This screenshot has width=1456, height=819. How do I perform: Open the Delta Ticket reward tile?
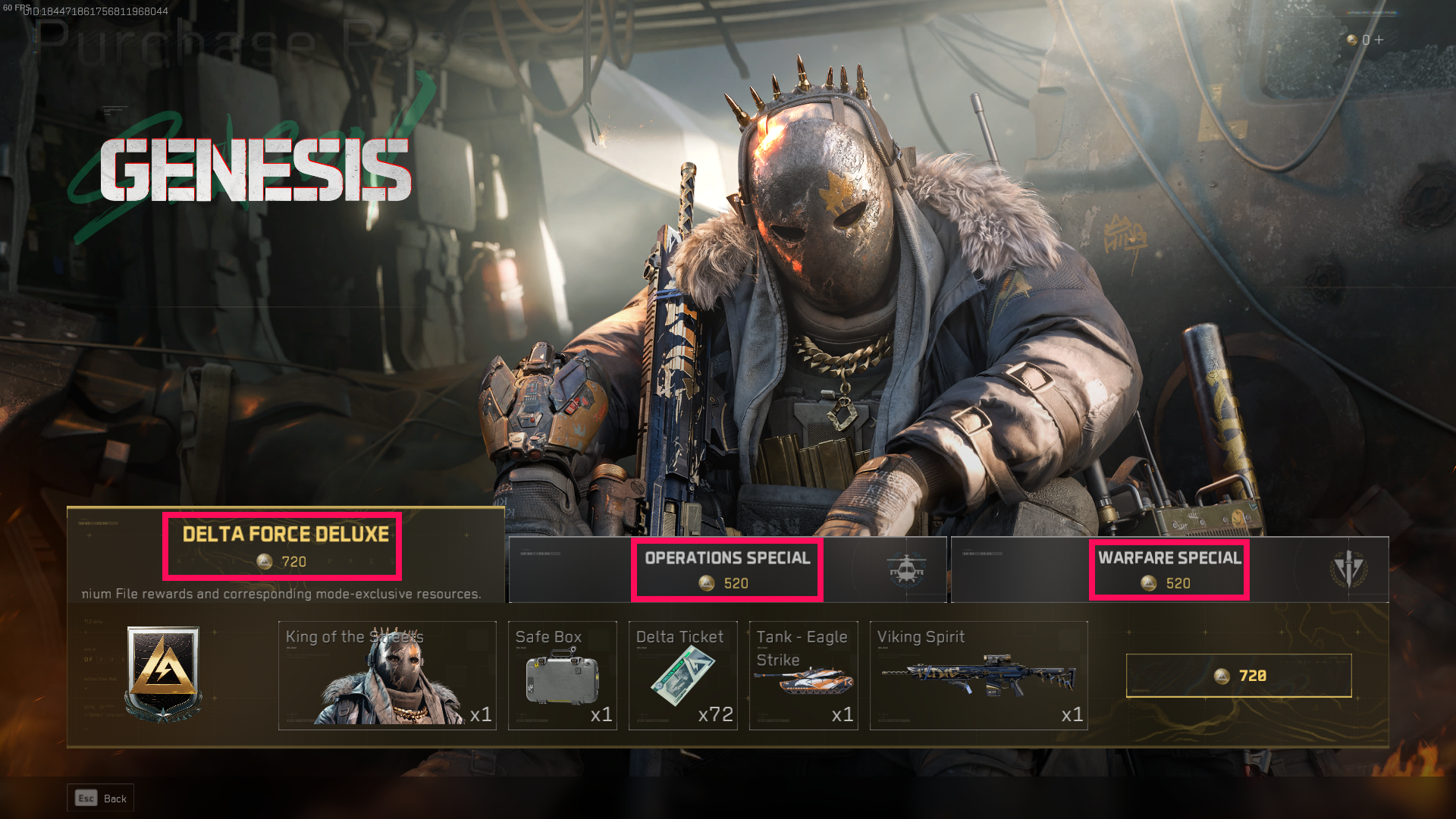coord(682,676)
